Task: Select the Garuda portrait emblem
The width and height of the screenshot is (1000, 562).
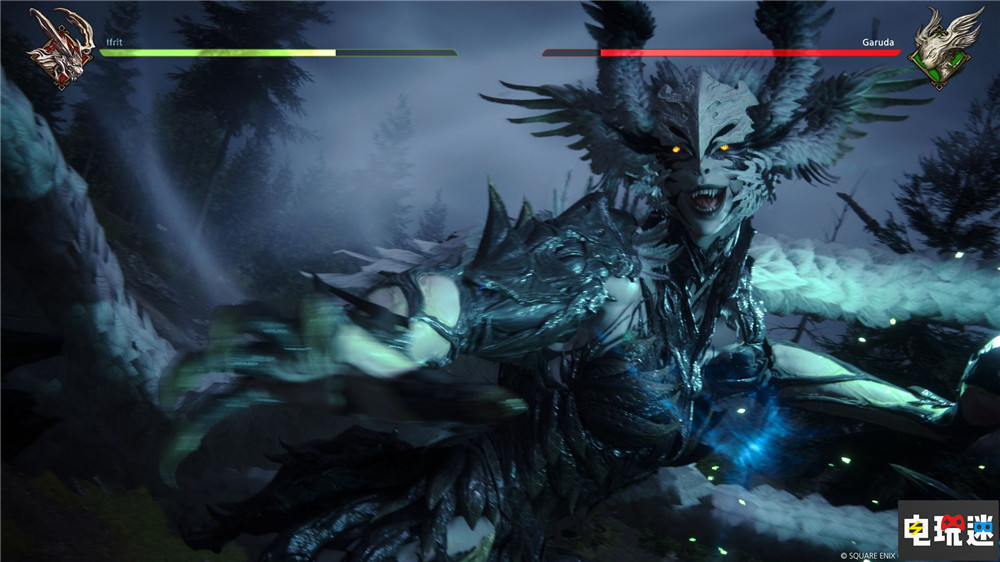Action: pyautogui.click(x=943, y=46)
